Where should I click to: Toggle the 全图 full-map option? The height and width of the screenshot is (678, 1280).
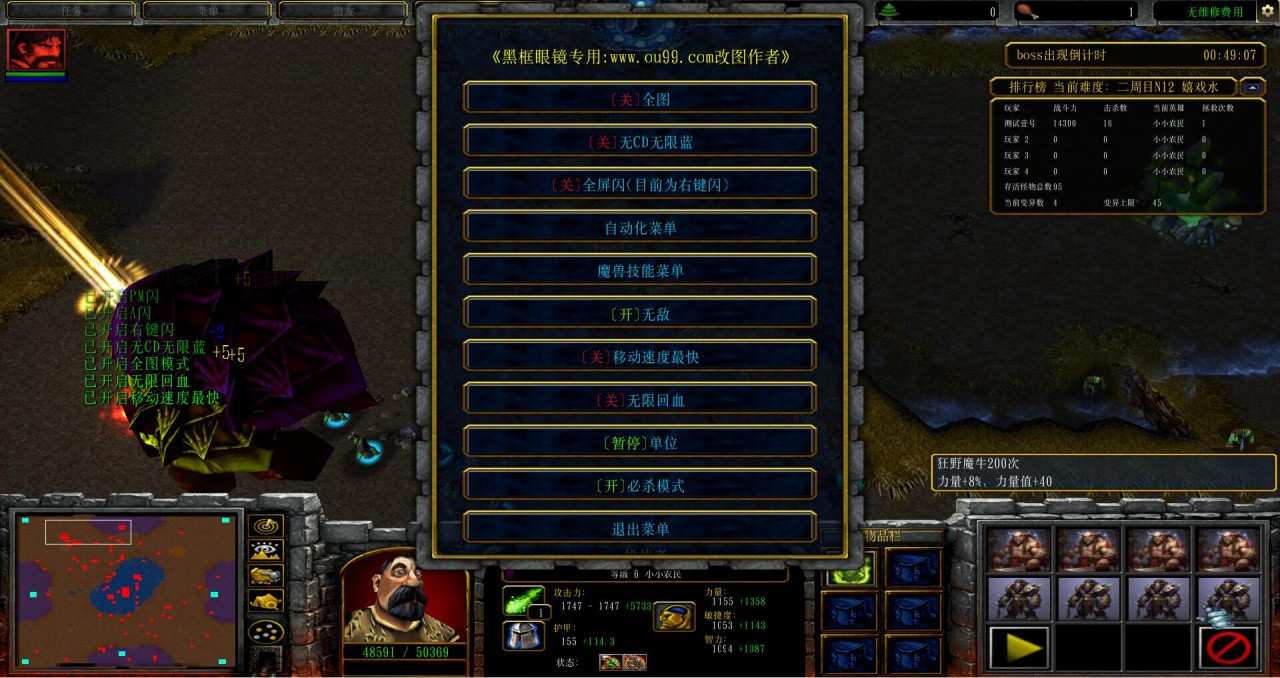pos(640,99)
